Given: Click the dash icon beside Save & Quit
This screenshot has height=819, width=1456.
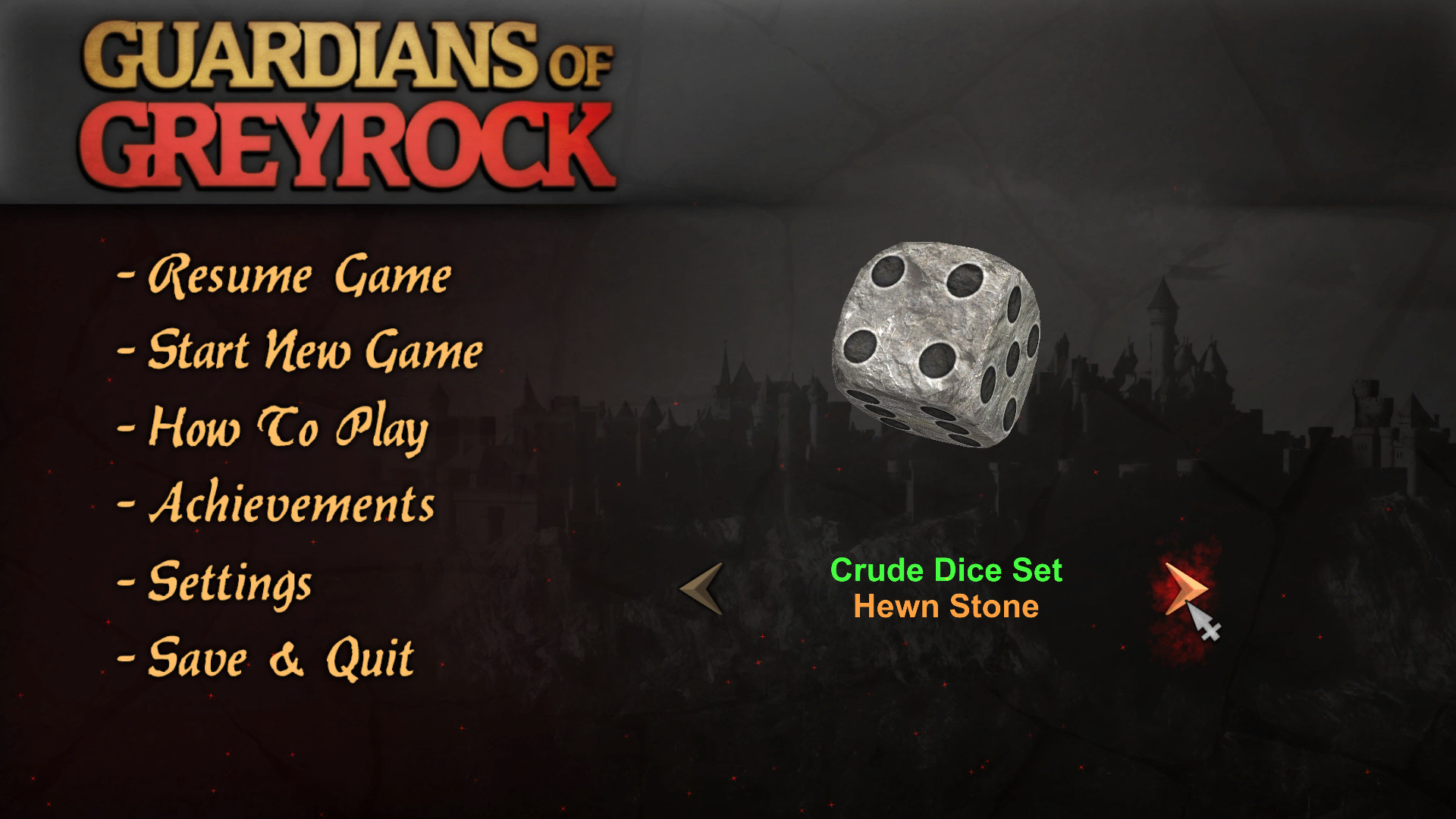Looking at the screenshot, I should pyautogui.click(x=125, y=658).
